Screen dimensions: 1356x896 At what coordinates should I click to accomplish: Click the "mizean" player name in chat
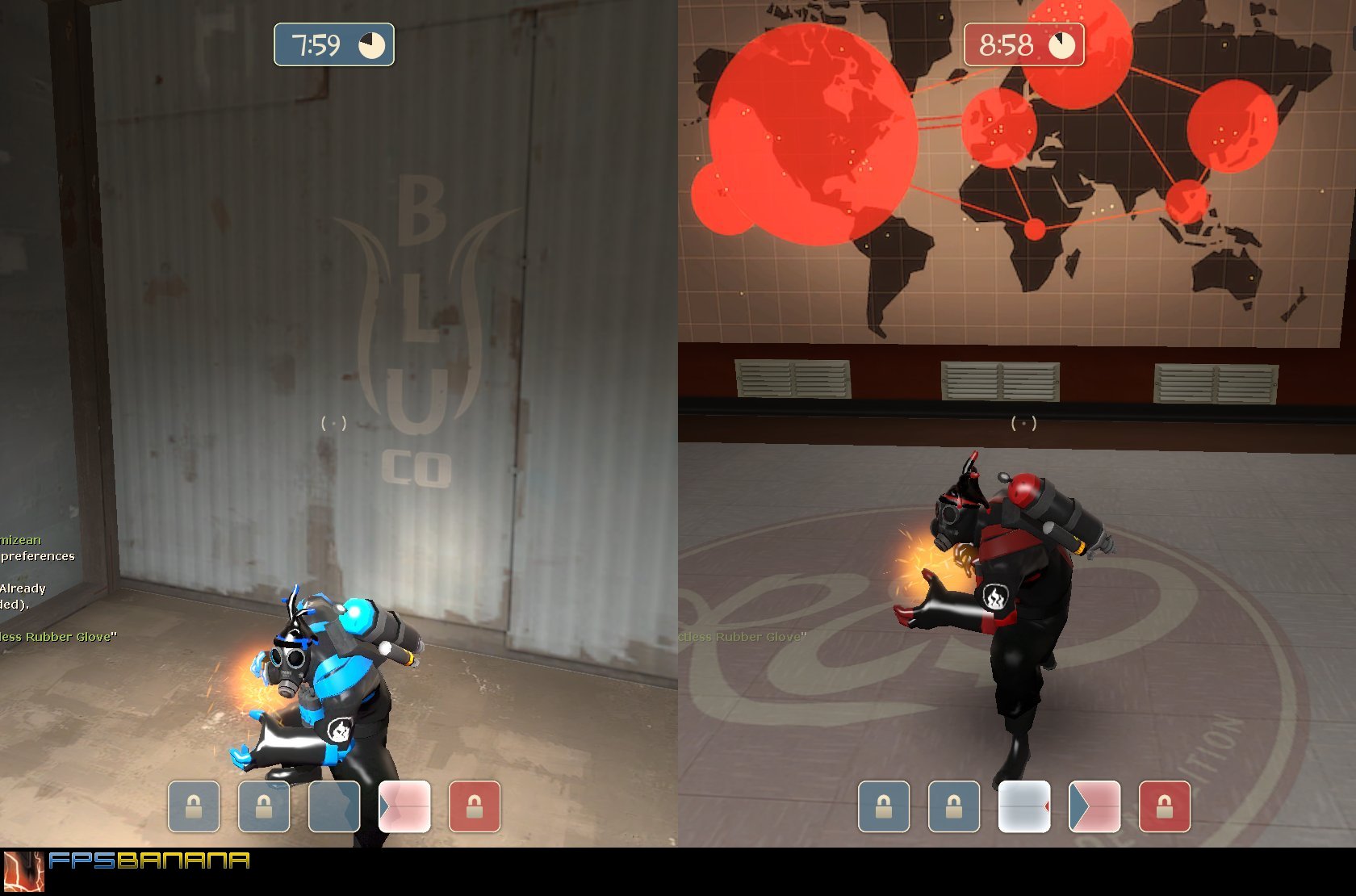(19, 539)
